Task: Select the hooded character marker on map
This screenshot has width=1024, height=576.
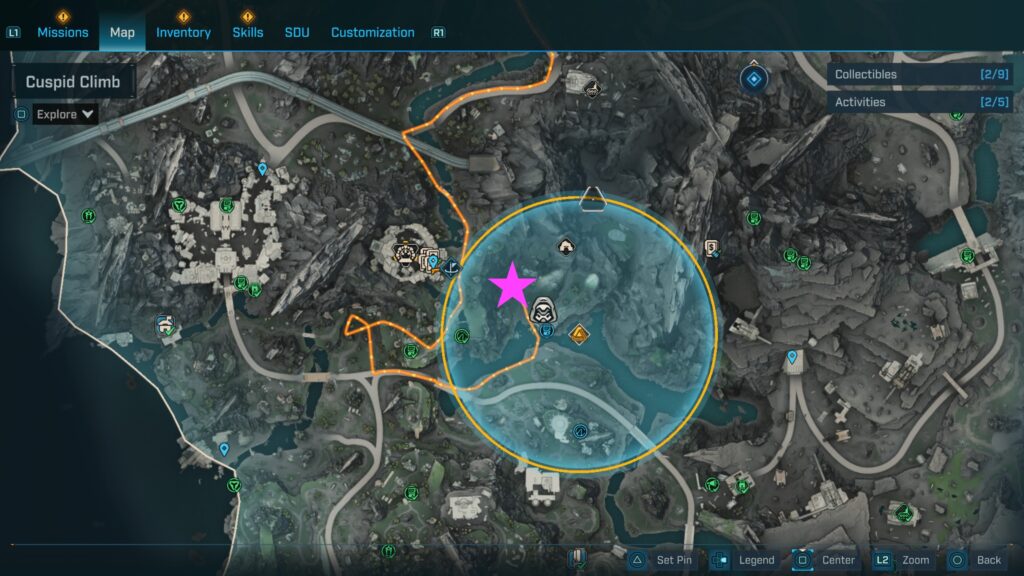Action: tap(544, 310)
